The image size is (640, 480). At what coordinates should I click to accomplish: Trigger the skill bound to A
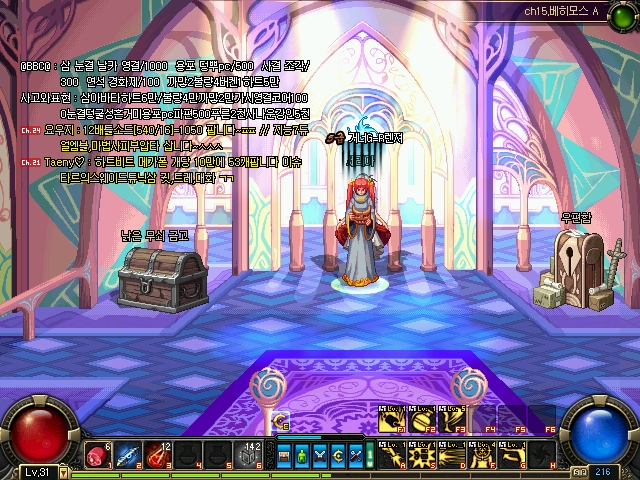point(390,455)
